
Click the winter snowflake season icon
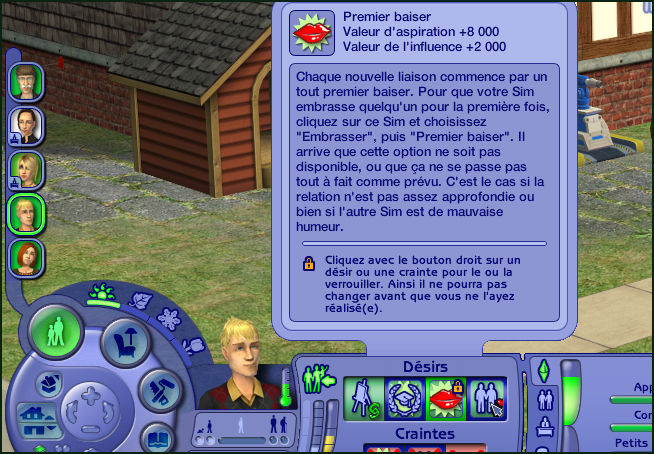(168, 319)
